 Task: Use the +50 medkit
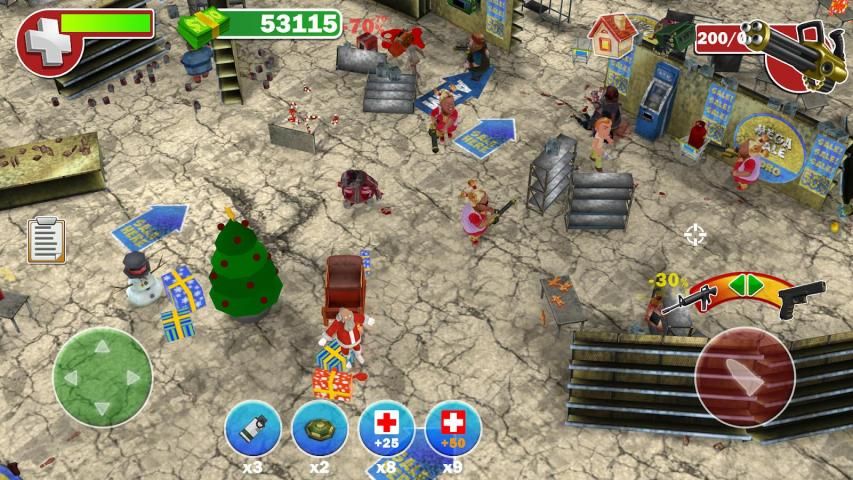click(x=453, y=430)
